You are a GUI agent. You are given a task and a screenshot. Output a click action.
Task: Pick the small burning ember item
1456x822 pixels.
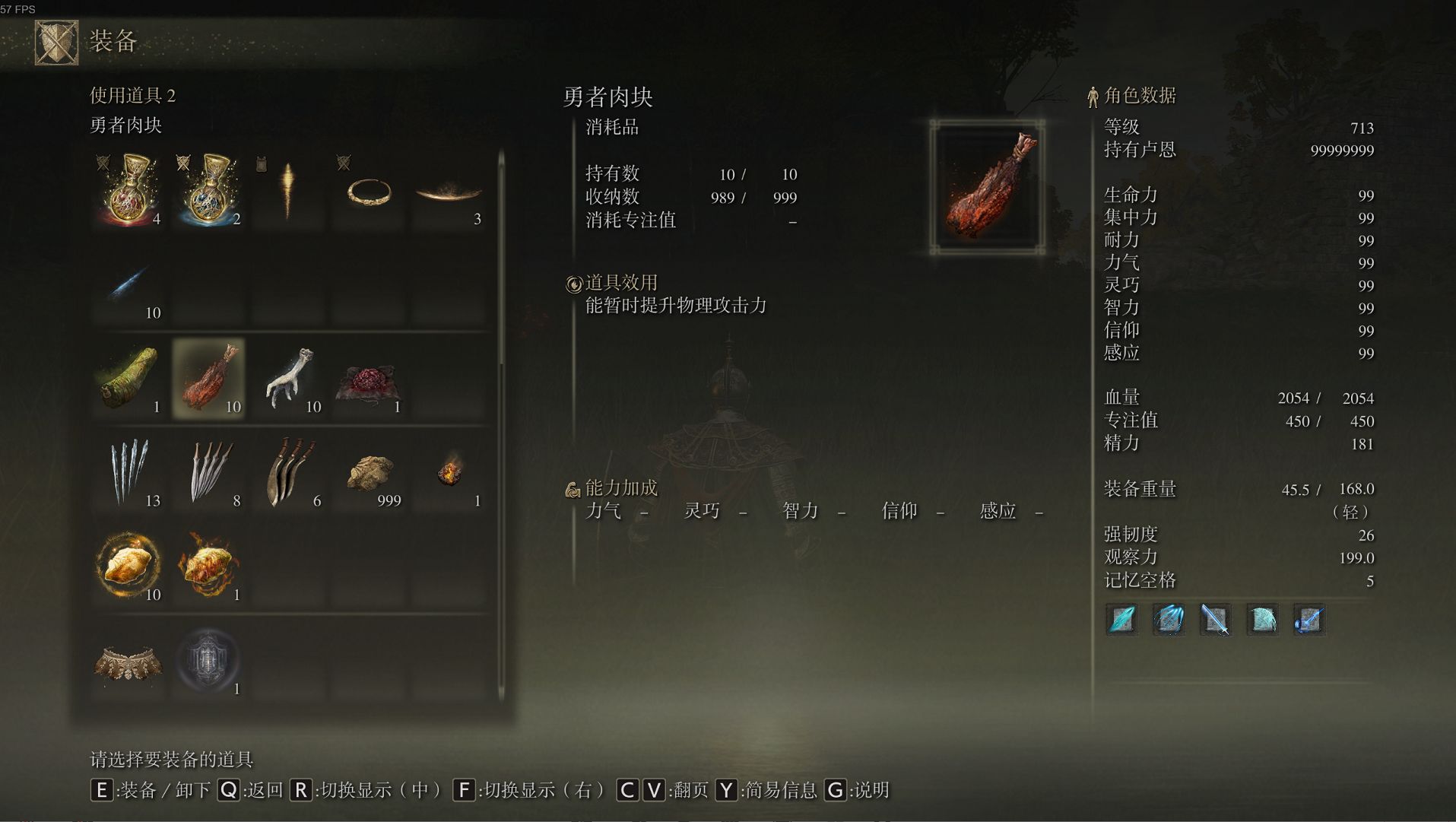pos(449,472)
